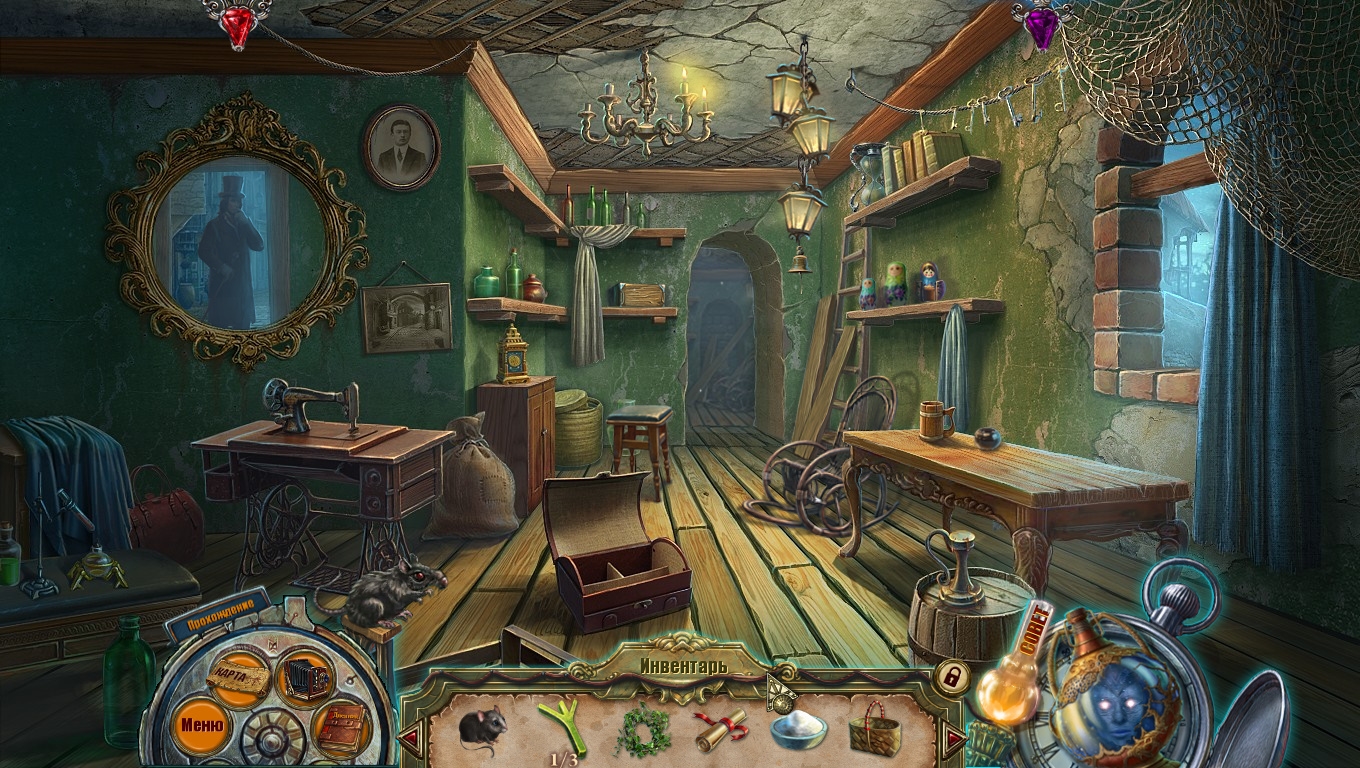Choose the bowl of white powder

coord(798,729)
